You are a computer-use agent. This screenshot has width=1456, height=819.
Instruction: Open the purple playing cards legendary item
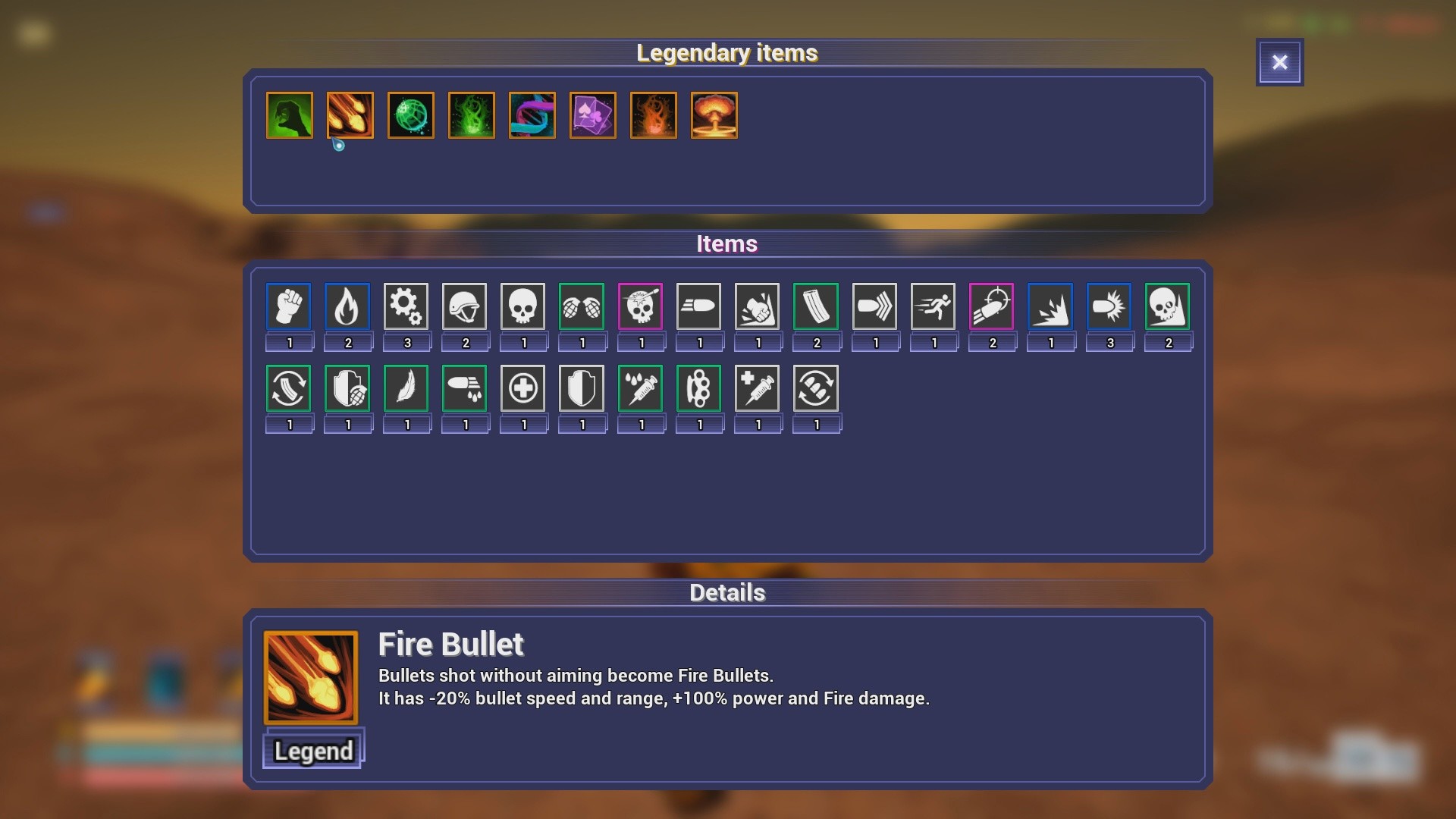(592, 115)
